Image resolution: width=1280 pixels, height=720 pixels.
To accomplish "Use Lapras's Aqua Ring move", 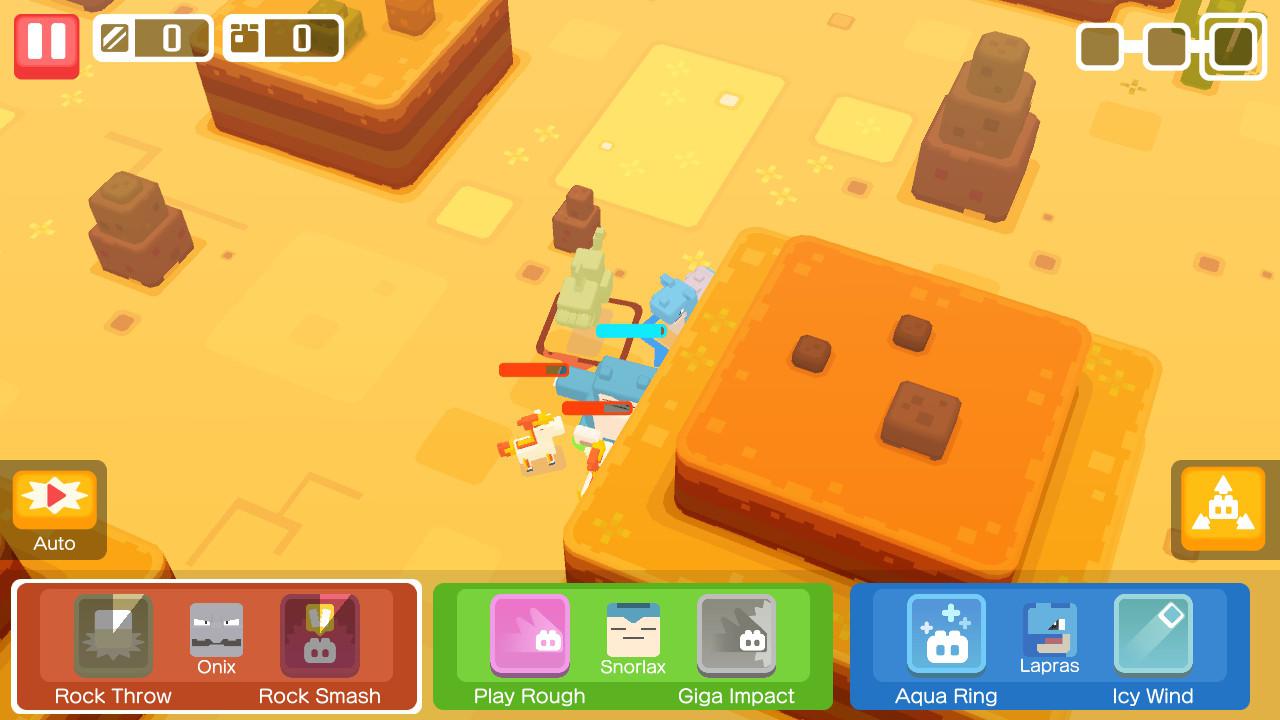I will click(945, 636).
